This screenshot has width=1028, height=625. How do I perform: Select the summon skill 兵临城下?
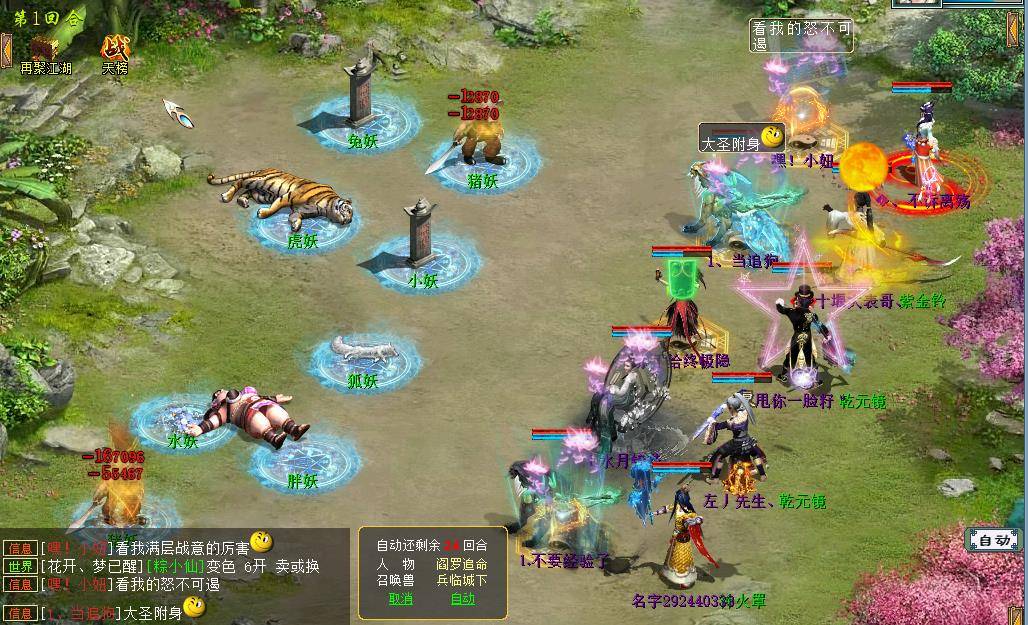tap(461, 580)
